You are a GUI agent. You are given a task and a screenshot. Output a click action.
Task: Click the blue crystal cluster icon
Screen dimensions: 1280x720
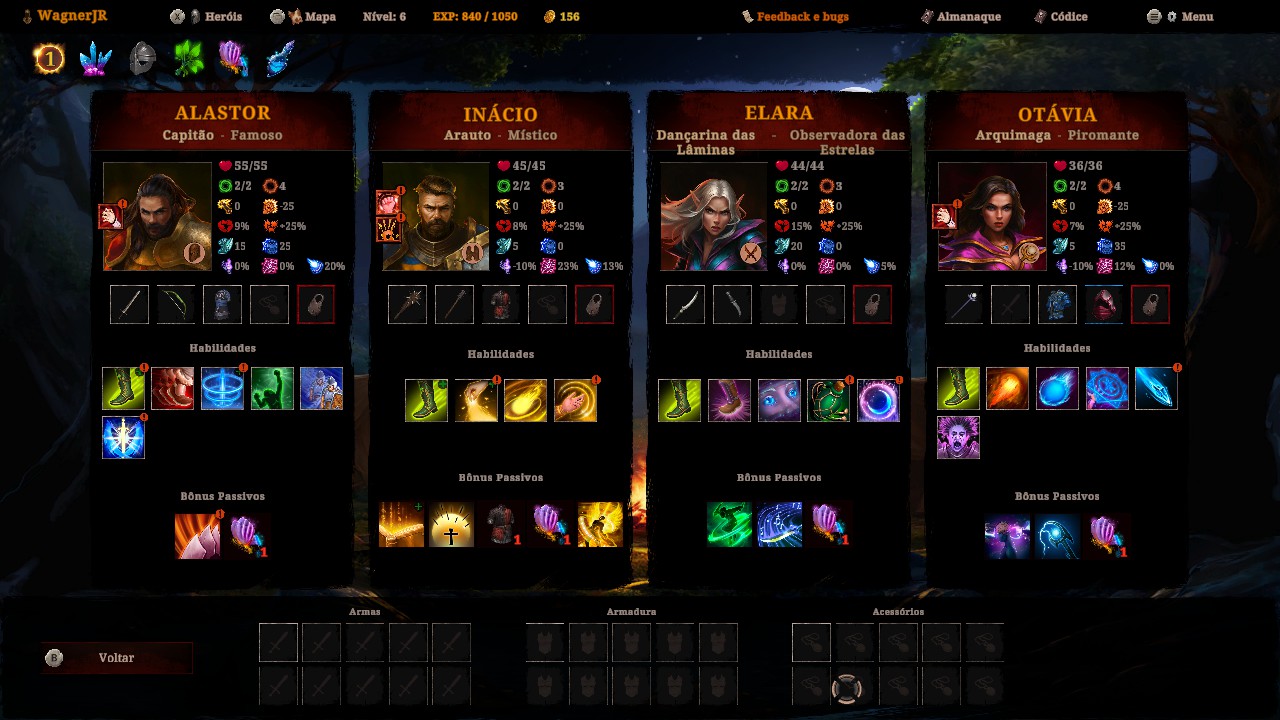click(96, 60)
